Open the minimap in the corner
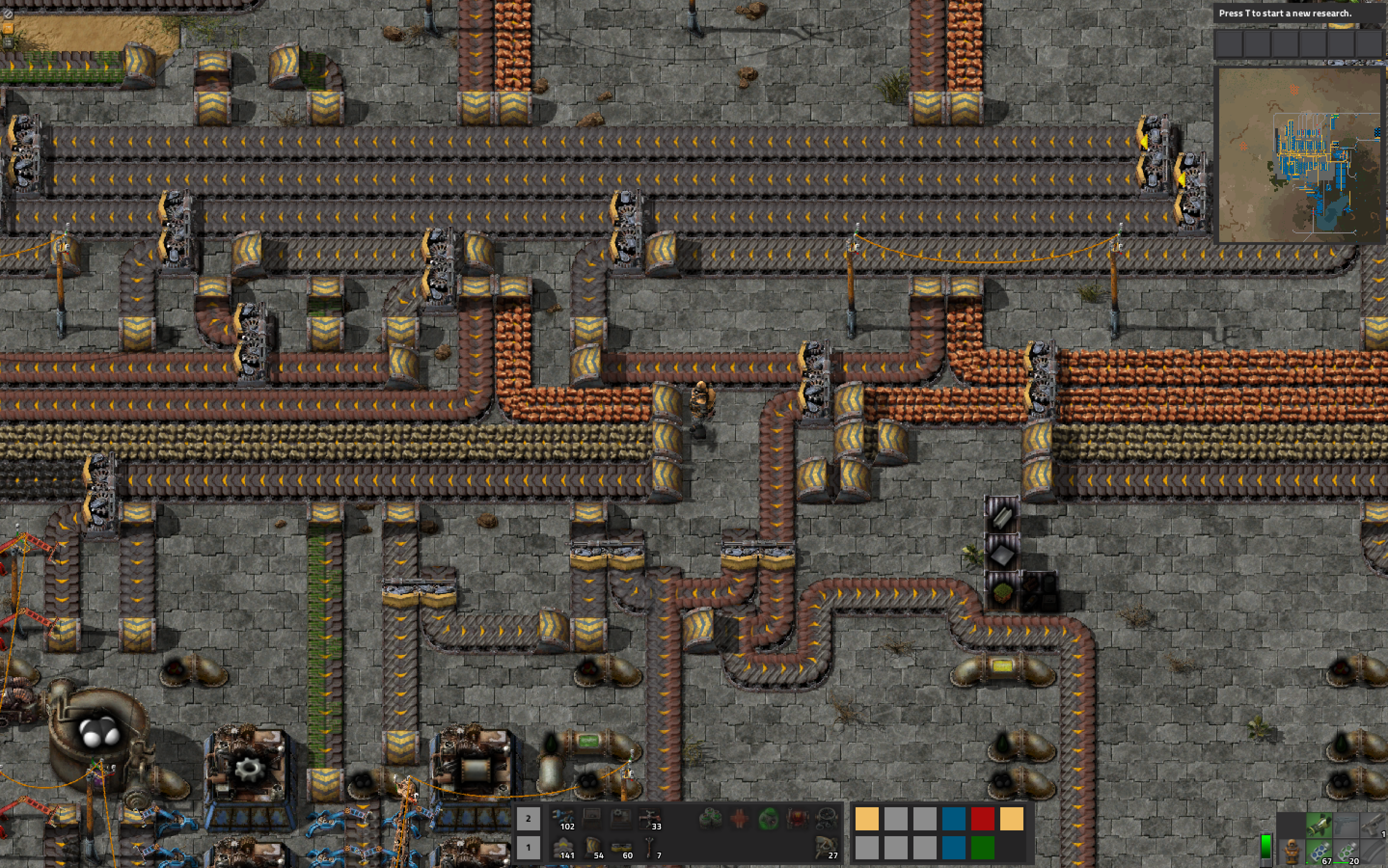The image size is (1388, 868). coord(1300,155)
